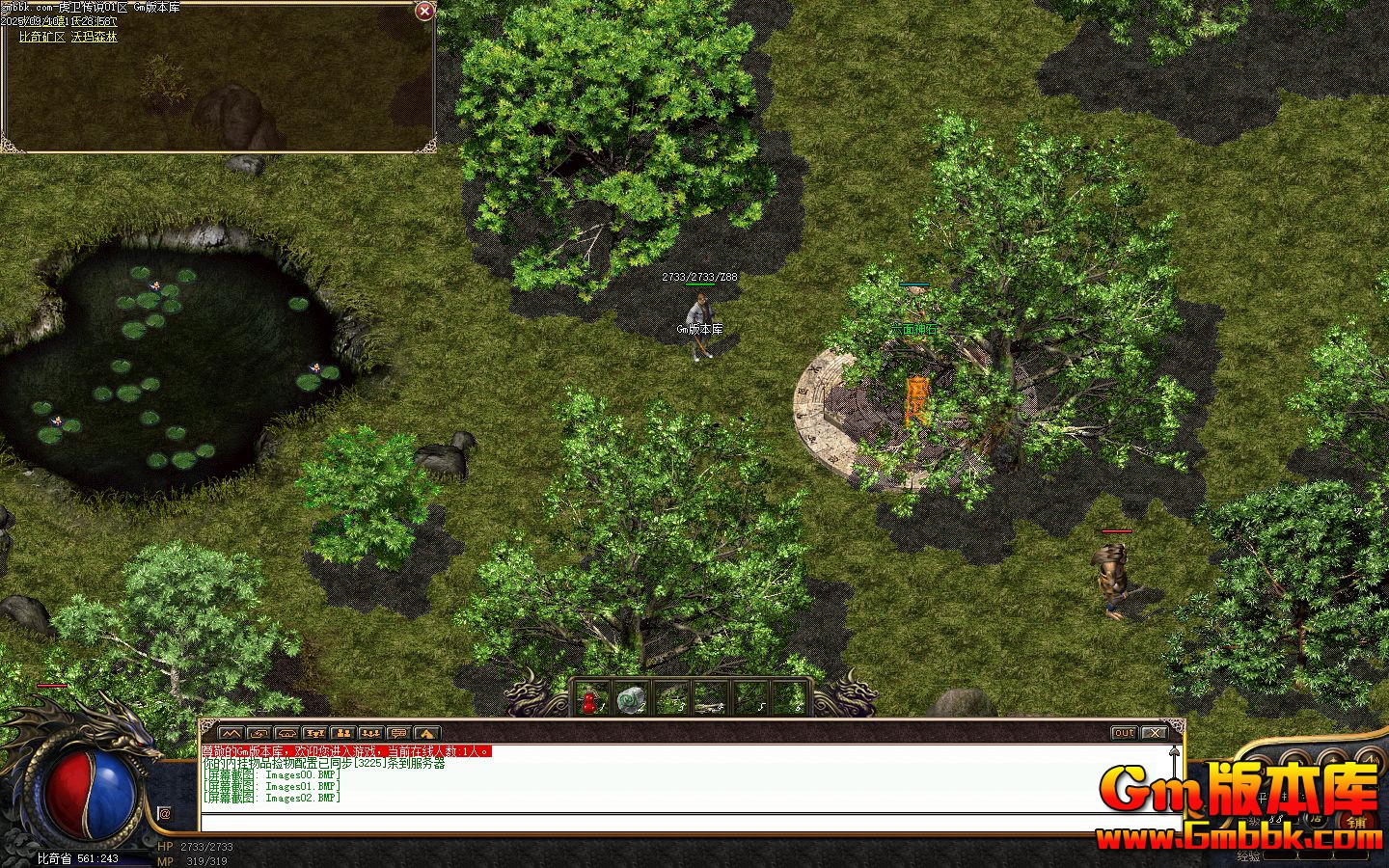Viewport: 1389px width, 868px height.
Task: Close the chat panel with its X button
Action: pos(1154,733)
